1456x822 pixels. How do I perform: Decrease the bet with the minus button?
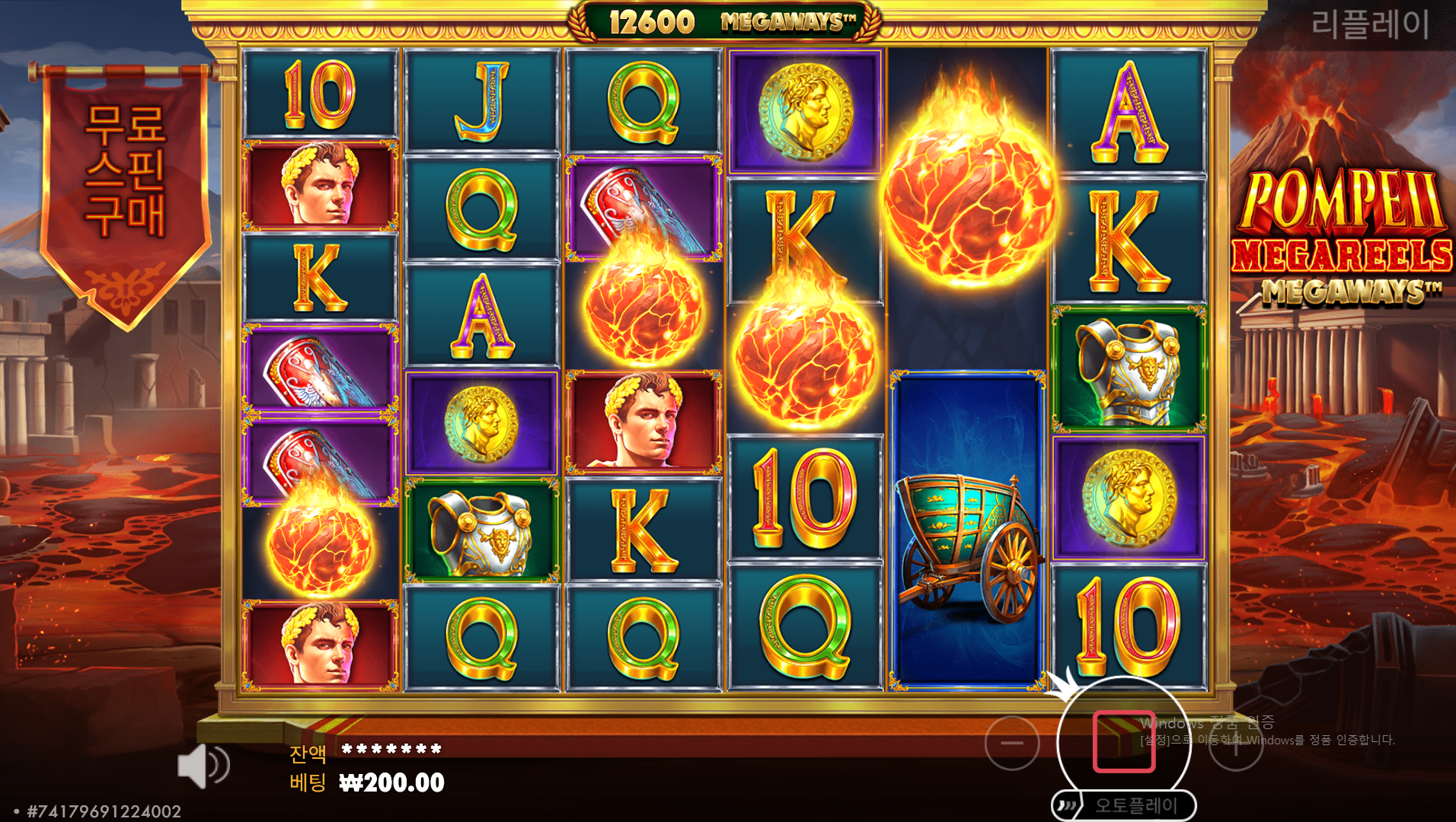point(1012,743)
